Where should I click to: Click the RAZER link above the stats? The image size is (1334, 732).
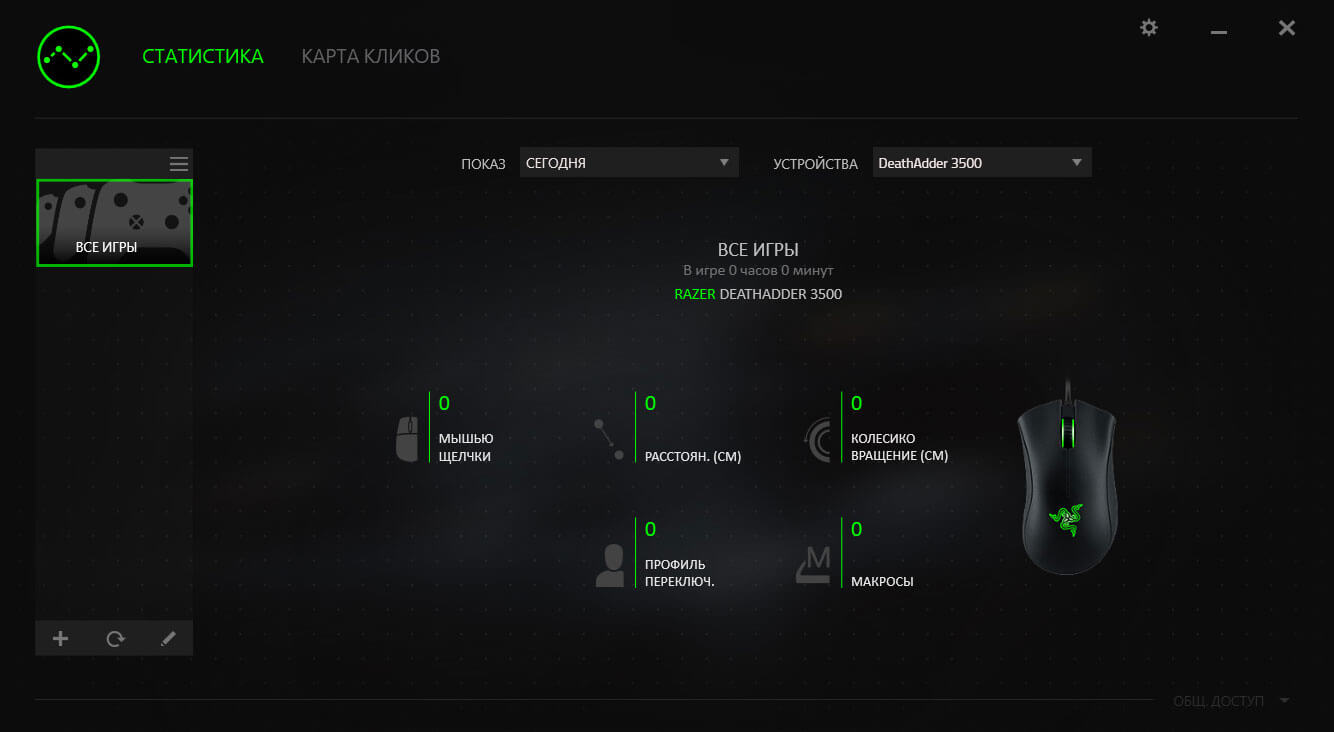pyautogui.click(x=695, y=294)
